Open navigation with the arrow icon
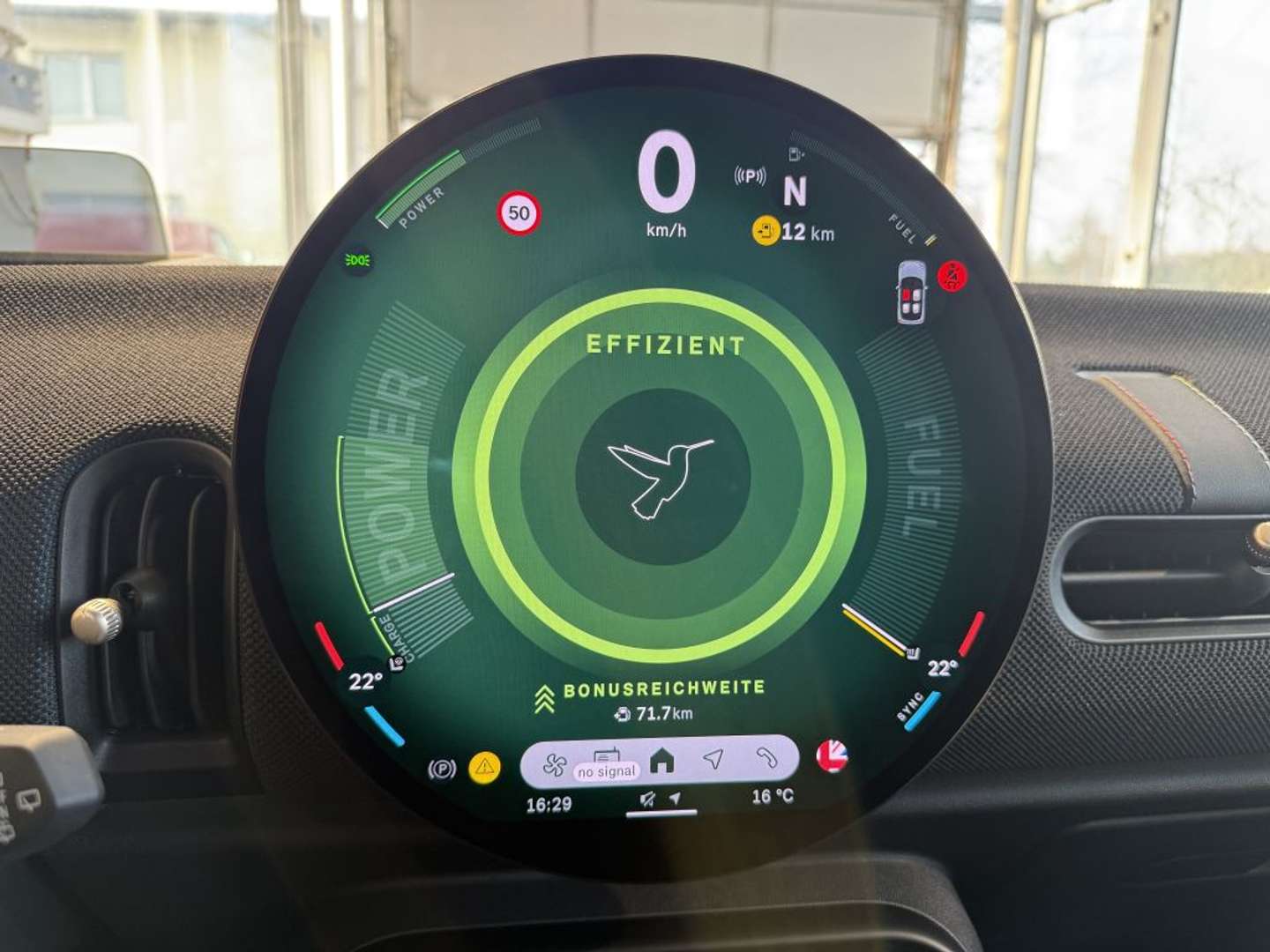Image resolution: width=1270 pixels, height=952 pixels. (x=713, y=759)
